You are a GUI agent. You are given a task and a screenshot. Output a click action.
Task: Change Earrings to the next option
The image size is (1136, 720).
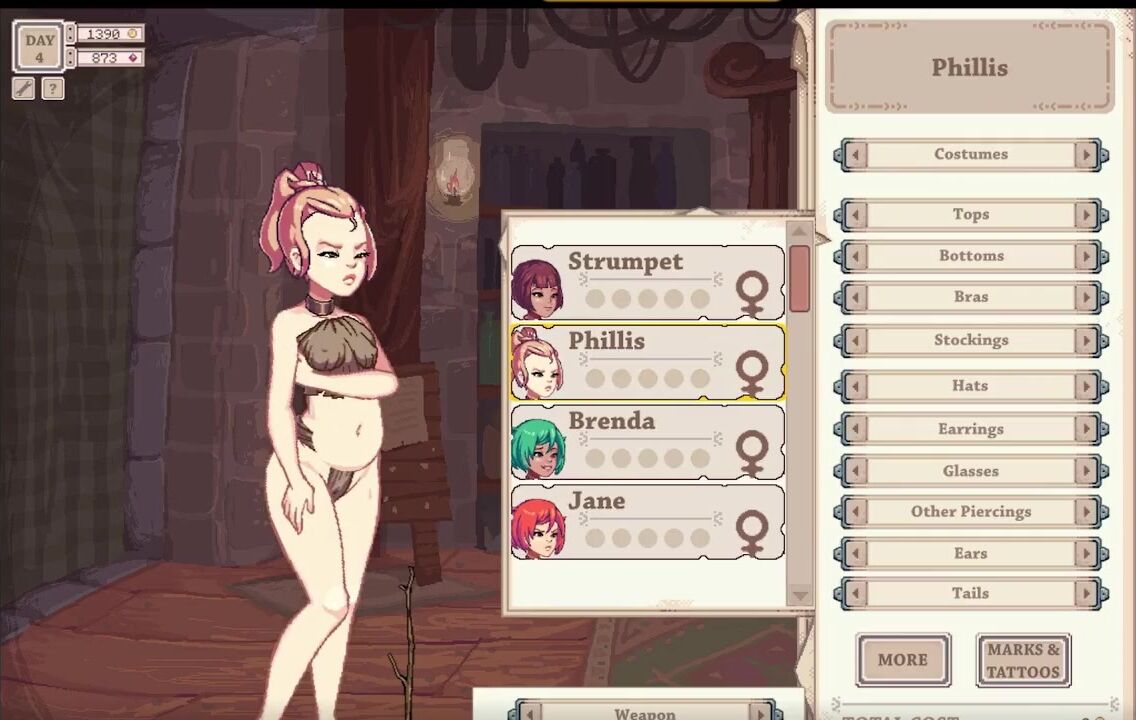point(1087,429)
